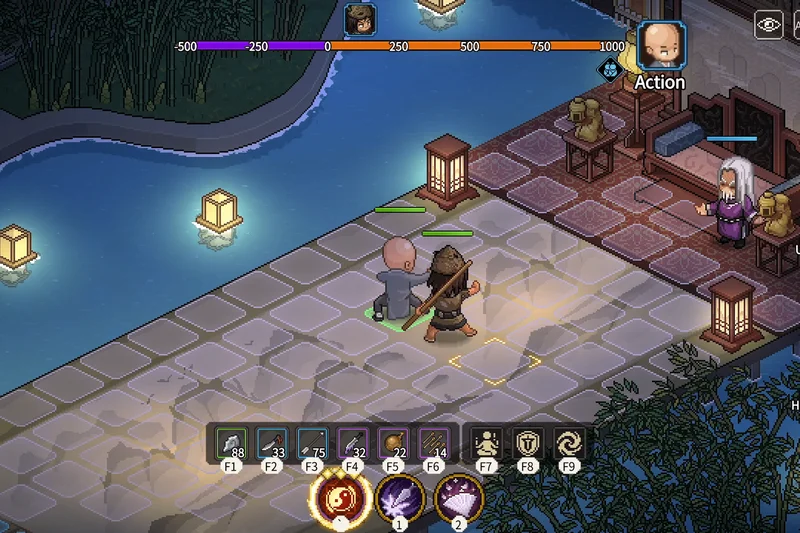The width and height of the screenshot is (800, 533).
Task: Select the red yin-yang skill
Action: [338, 496]
